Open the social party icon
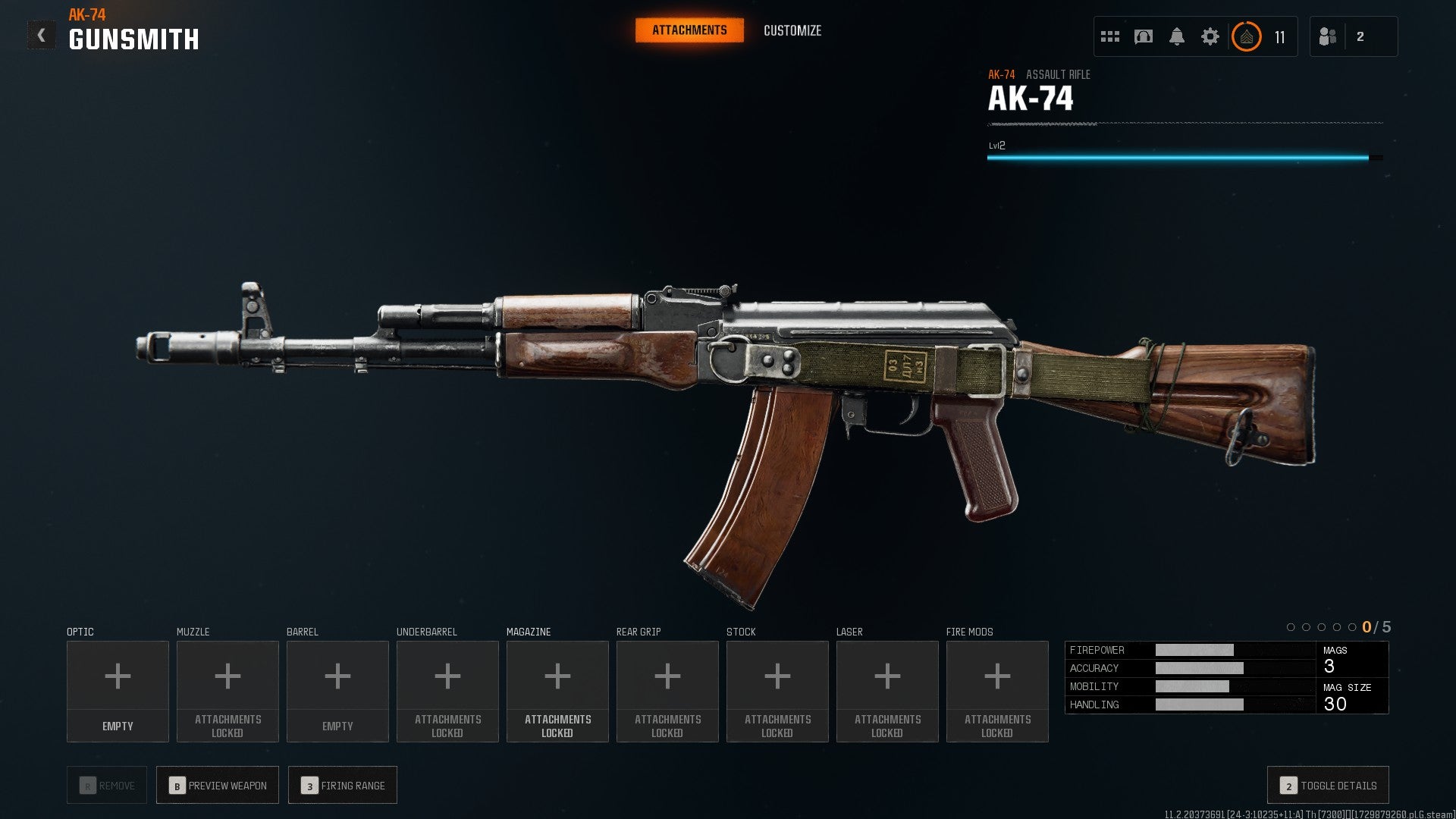 pos(1328,36)
